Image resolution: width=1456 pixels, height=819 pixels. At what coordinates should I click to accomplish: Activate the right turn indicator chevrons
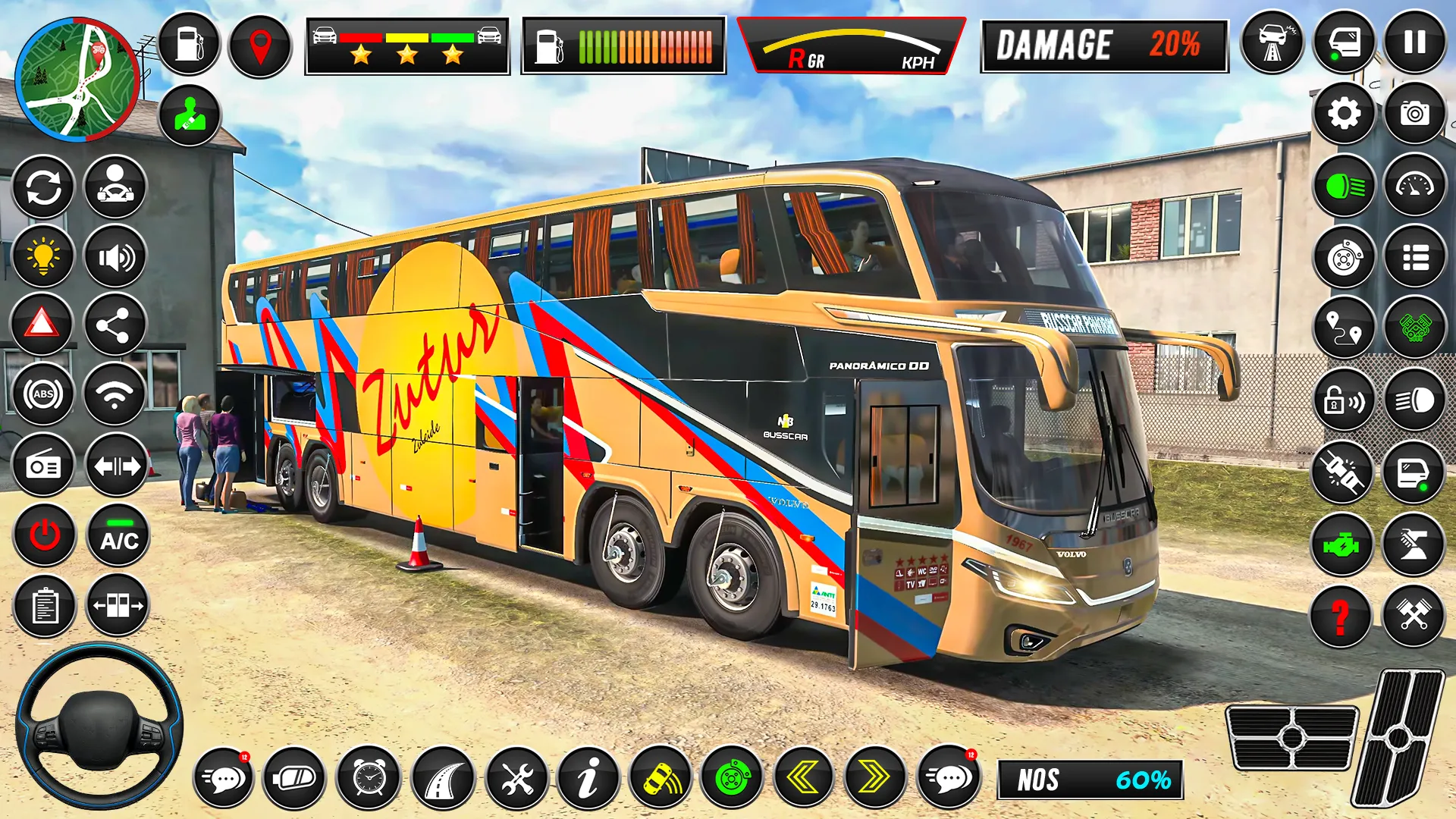pos(874,778)
